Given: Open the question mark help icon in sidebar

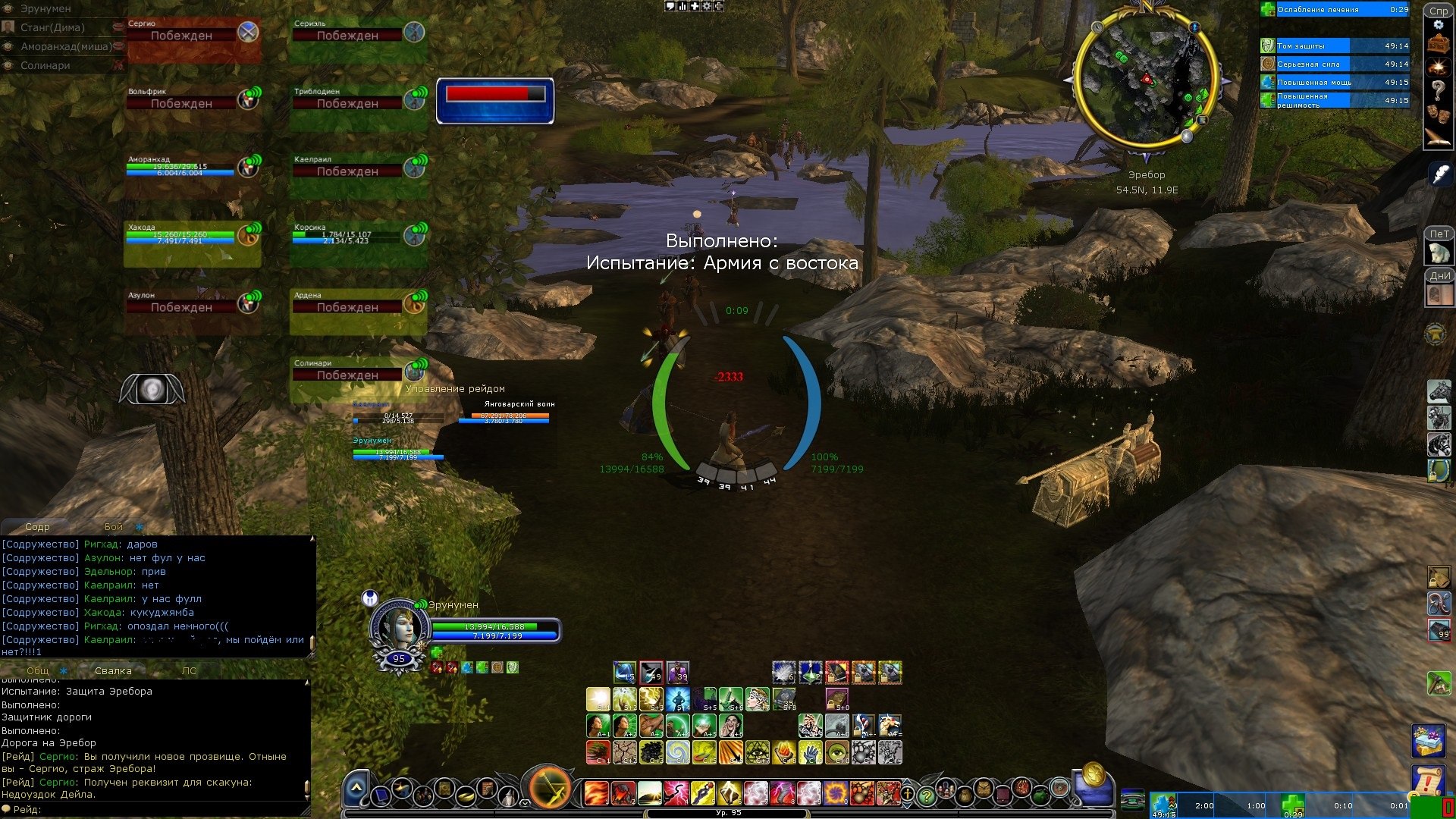Looking at the screenshot, I should tap(1438, 89).
